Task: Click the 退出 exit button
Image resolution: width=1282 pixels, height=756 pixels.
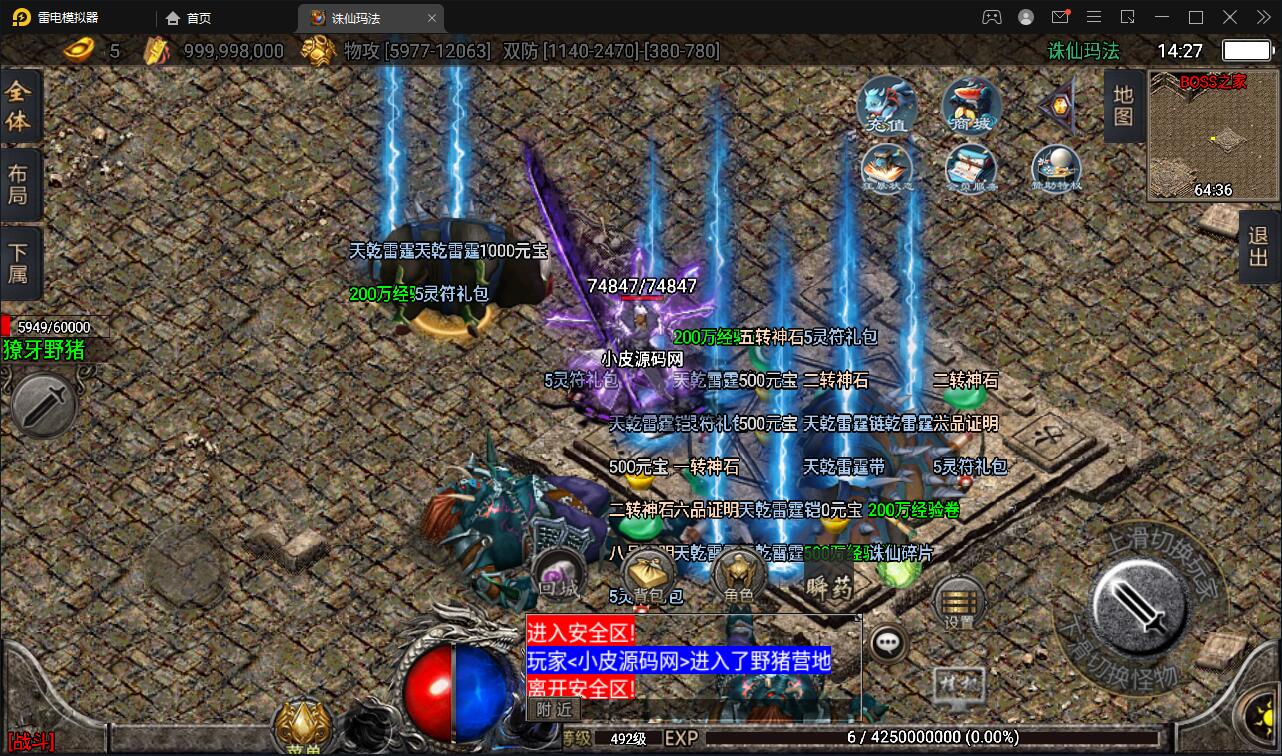Action: click(x=1259, y=247)
